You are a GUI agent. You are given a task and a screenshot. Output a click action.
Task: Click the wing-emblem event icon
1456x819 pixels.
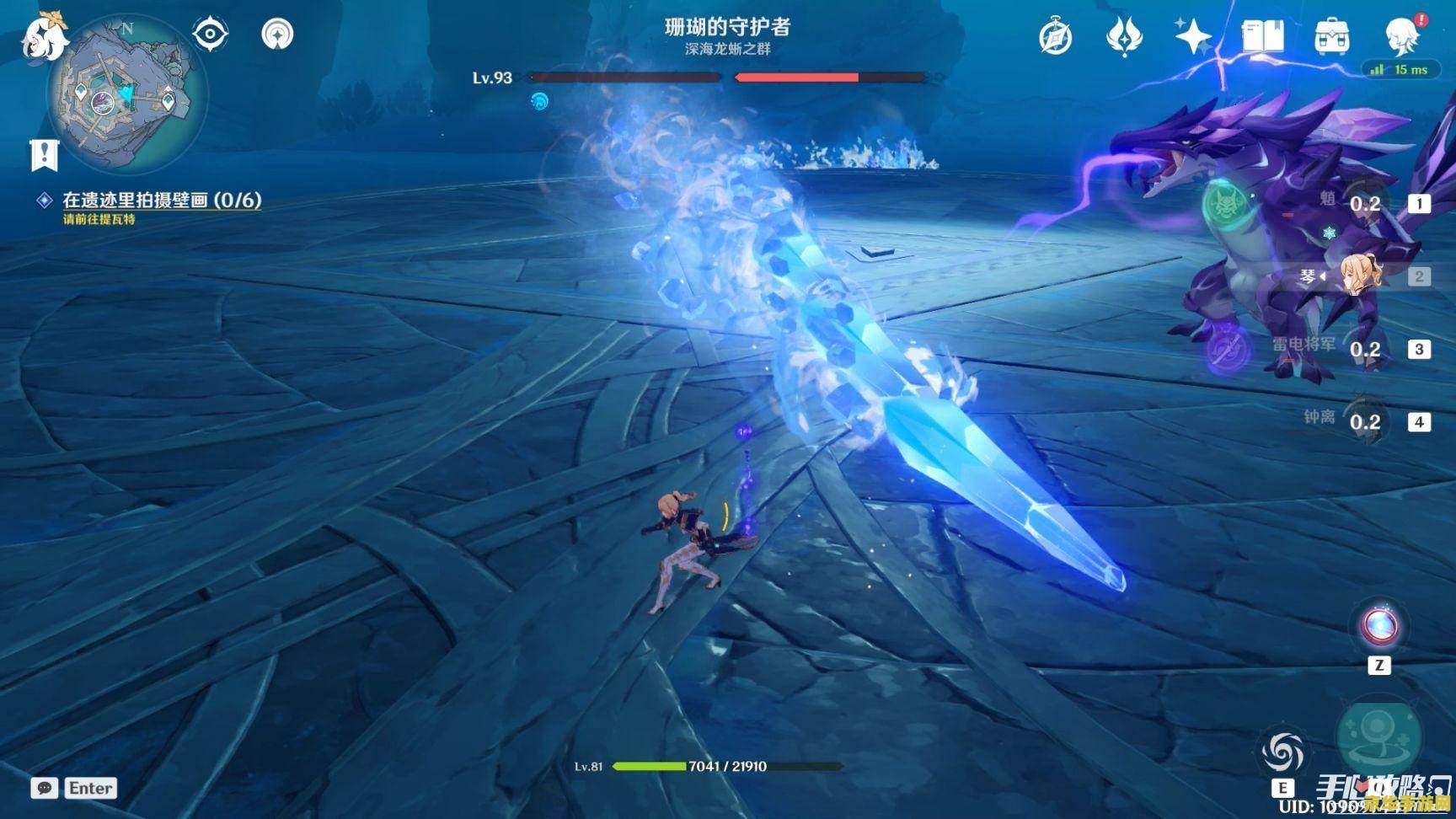tap(1124, 35)
